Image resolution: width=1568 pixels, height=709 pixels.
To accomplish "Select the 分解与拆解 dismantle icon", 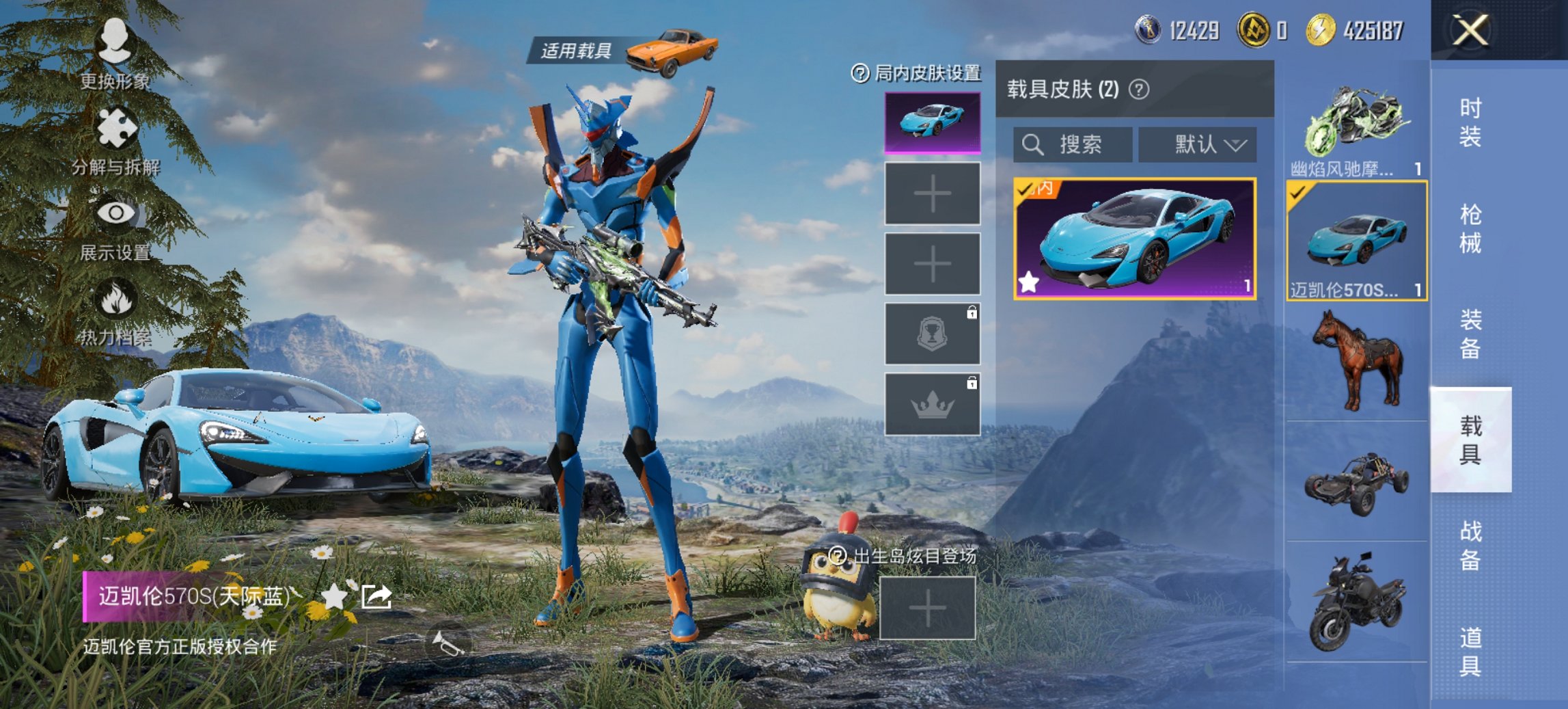I will pos(116,126).
